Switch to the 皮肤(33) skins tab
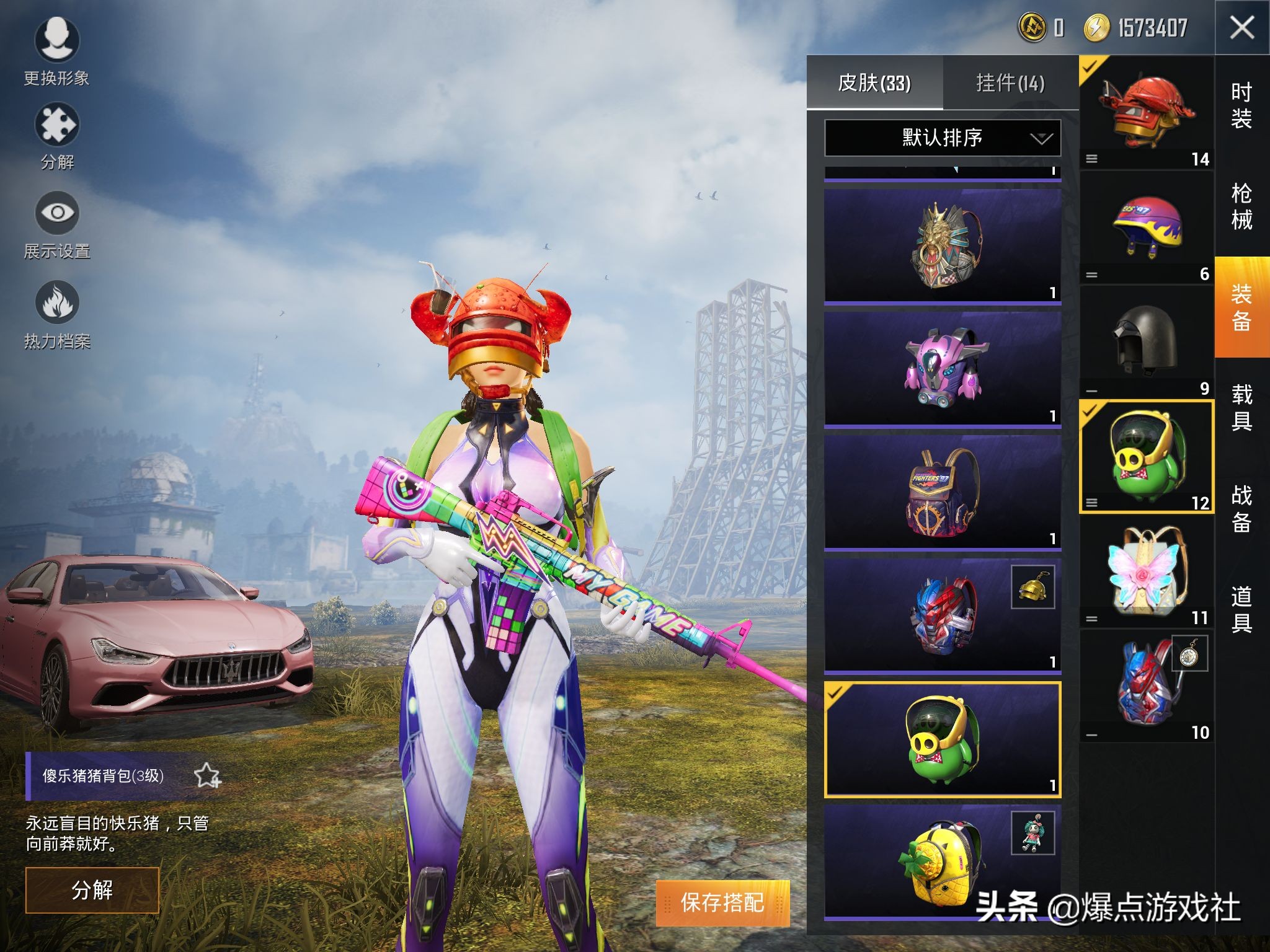Image resolution: width=1270 pixels, height=952 pixels. click(874, 83)
